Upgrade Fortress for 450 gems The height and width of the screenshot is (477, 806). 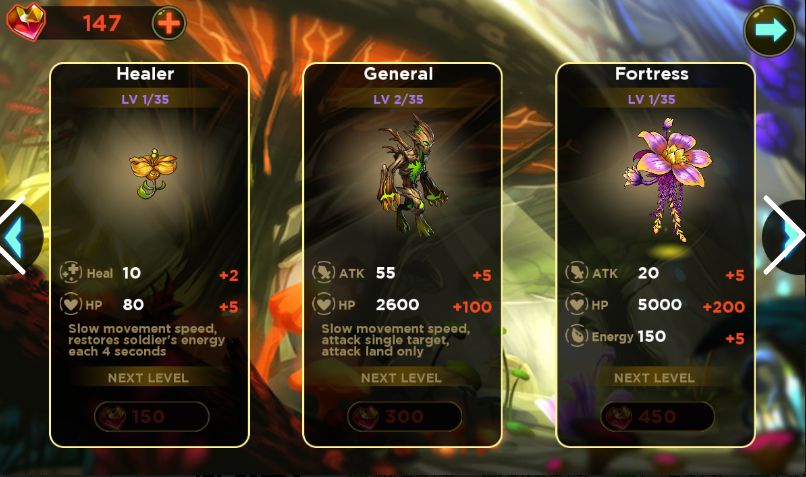click(x=657, y=416)
